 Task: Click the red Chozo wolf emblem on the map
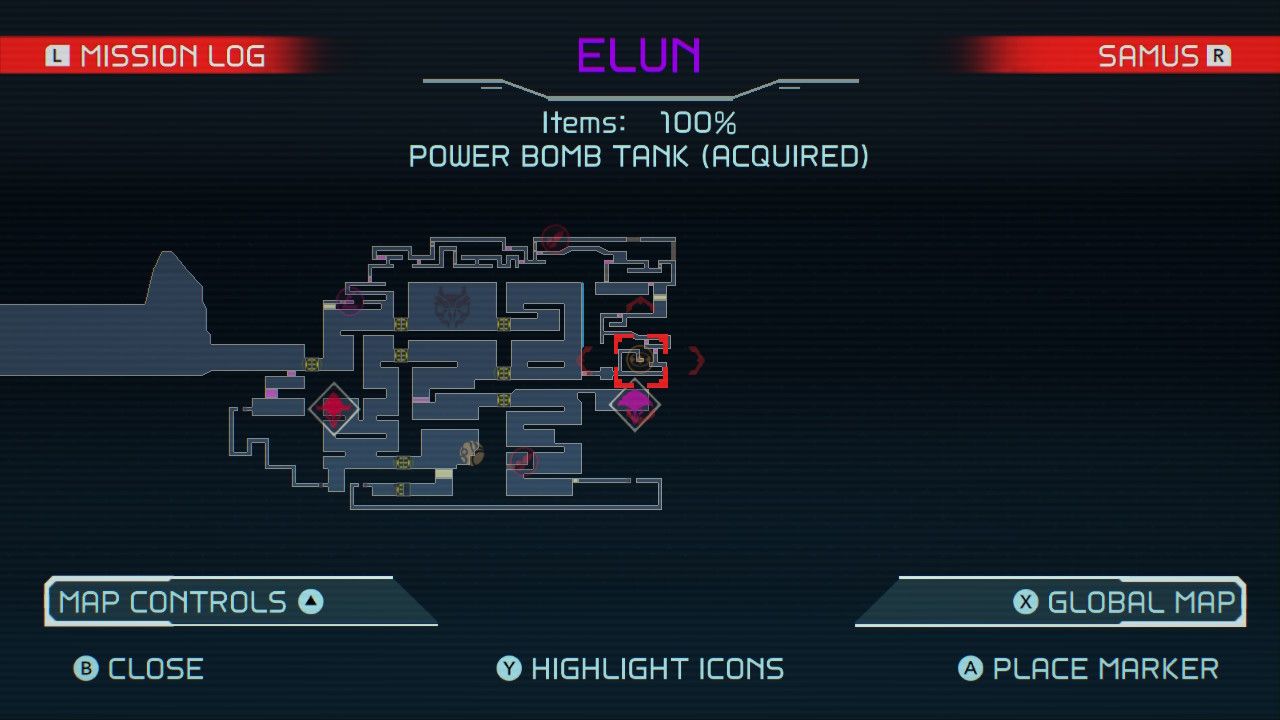click(453, 305)
